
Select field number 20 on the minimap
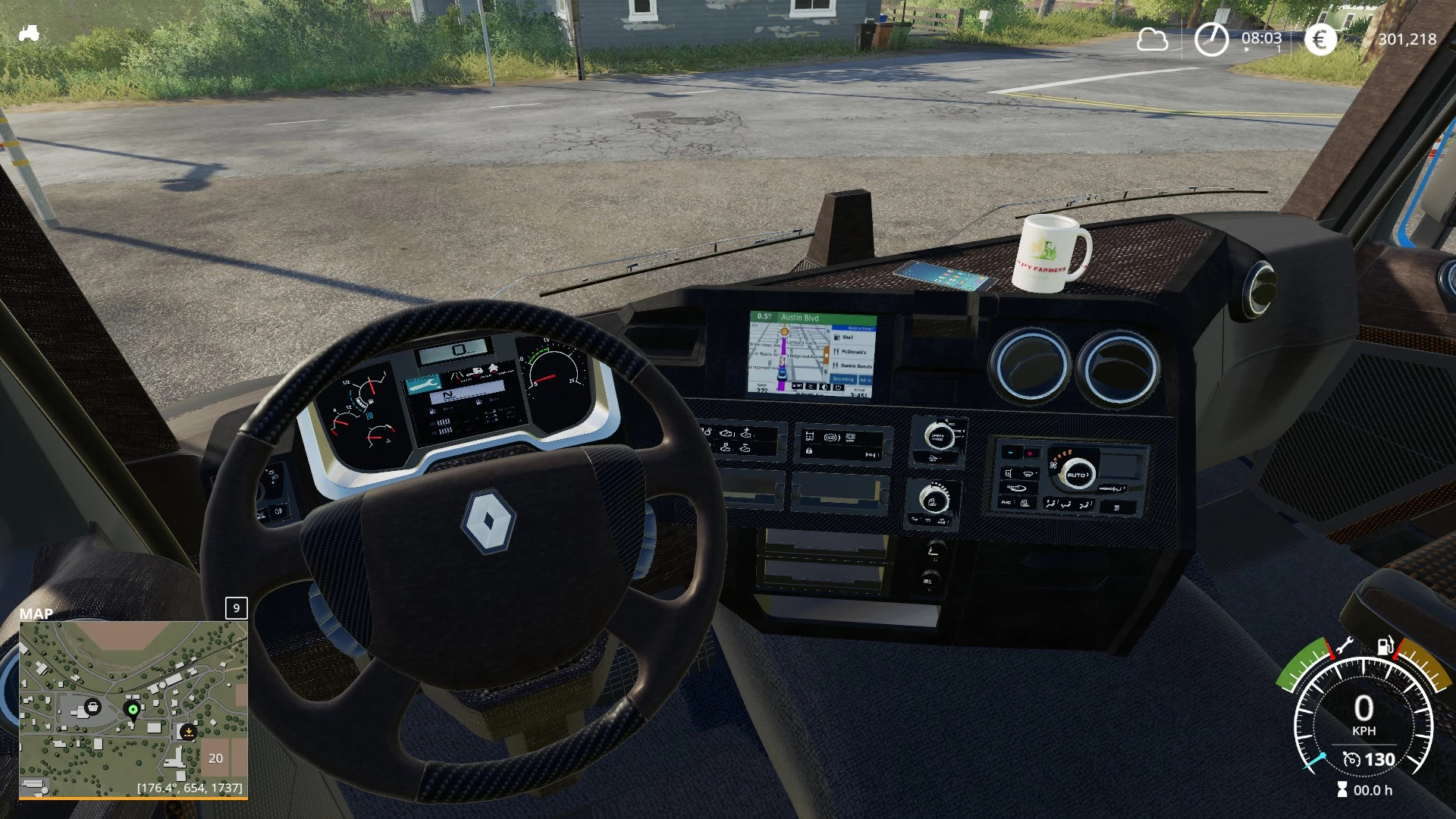pos(215,758)
